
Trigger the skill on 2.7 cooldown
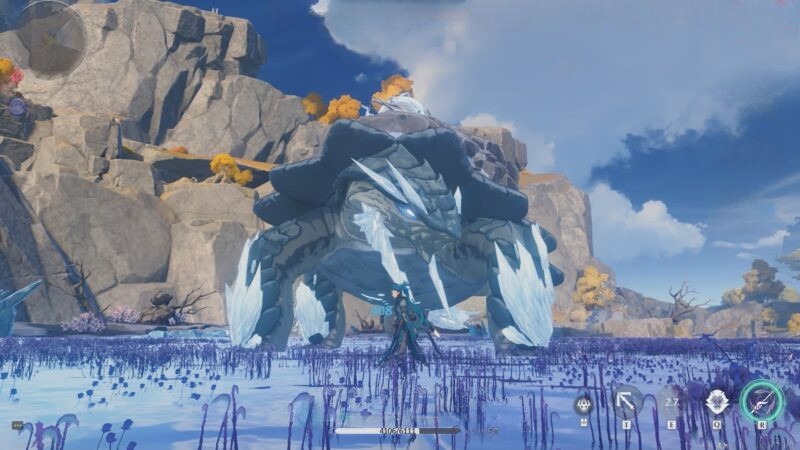[672, 402]
